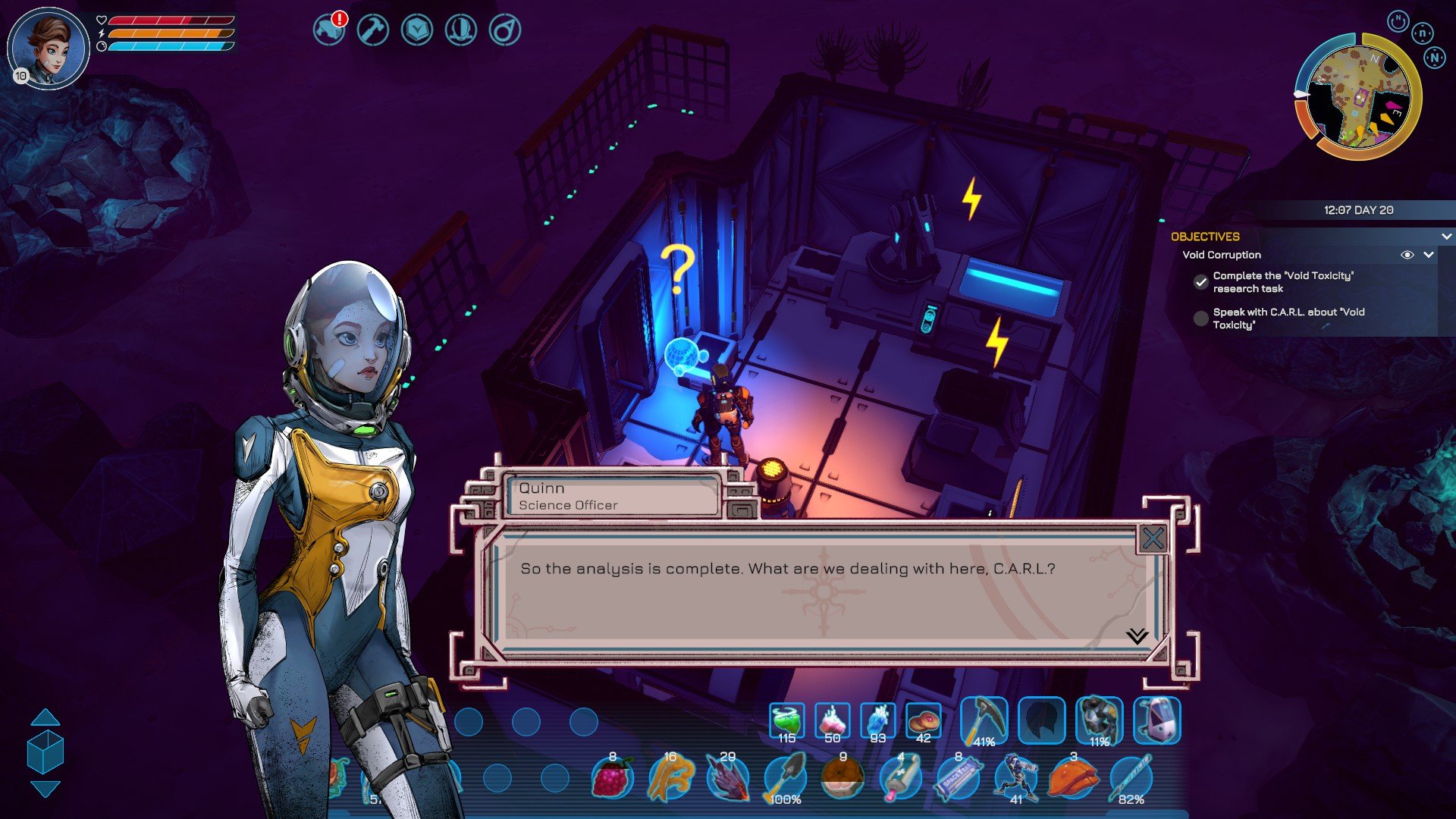
Task: Select the donut food slot showing 42
Action: [923, 722]
